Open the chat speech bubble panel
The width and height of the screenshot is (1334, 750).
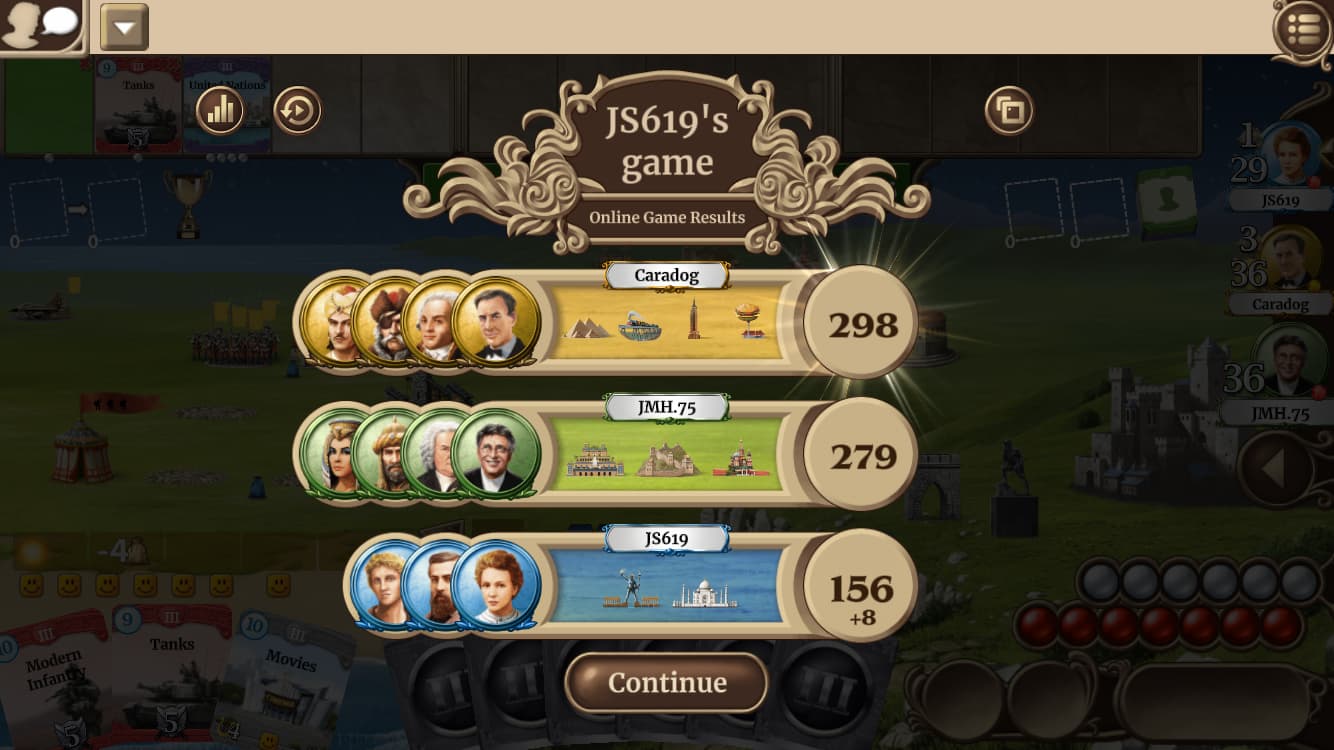pos(41,26)
